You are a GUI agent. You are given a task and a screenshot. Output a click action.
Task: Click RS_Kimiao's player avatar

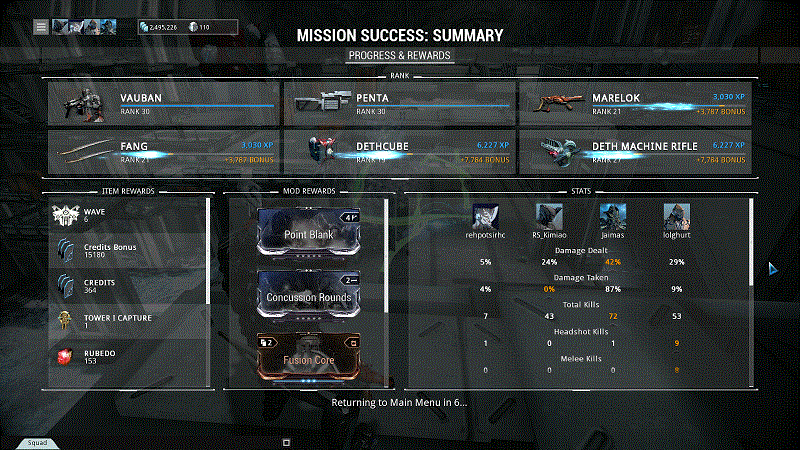549,216
